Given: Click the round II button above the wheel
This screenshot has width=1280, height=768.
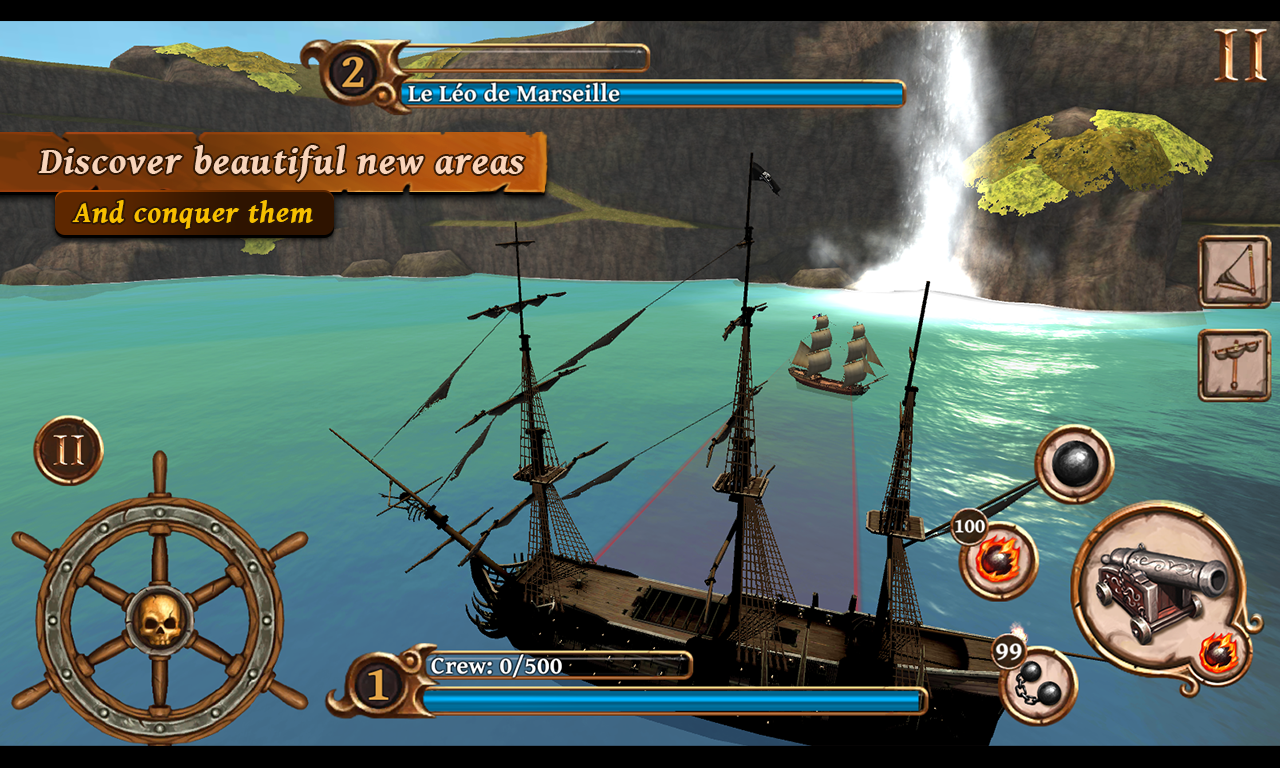Looking at the screenshot, I should 69,451.
